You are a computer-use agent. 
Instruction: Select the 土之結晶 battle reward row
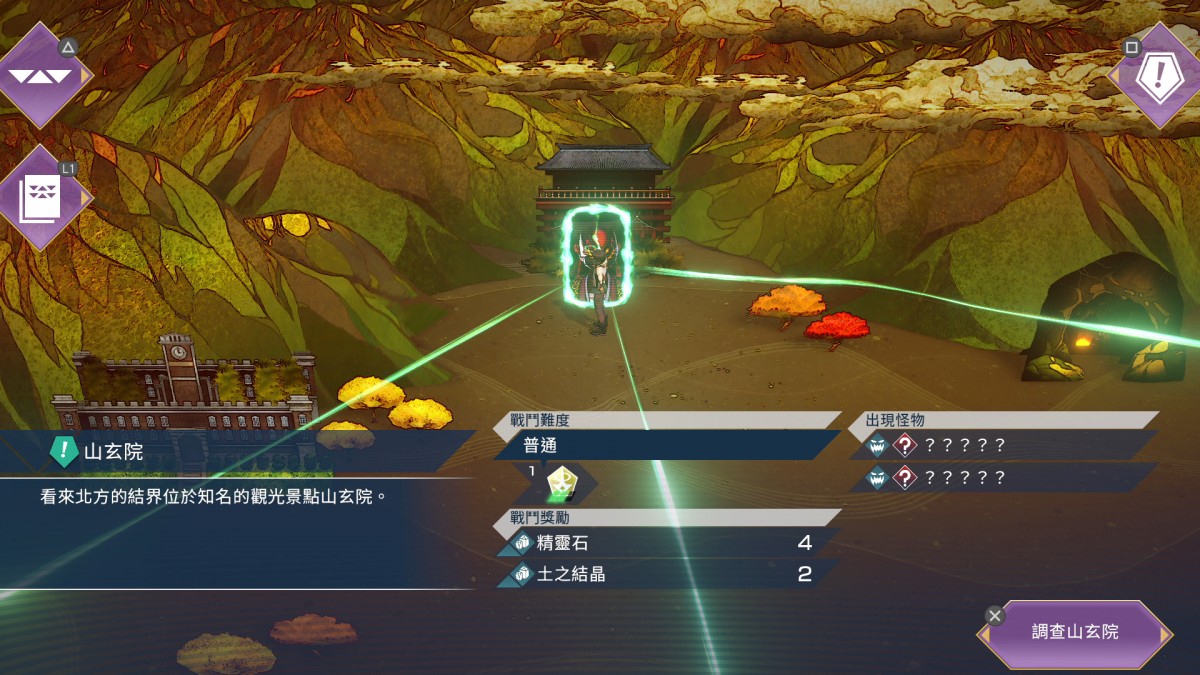(x=666, y=574)
